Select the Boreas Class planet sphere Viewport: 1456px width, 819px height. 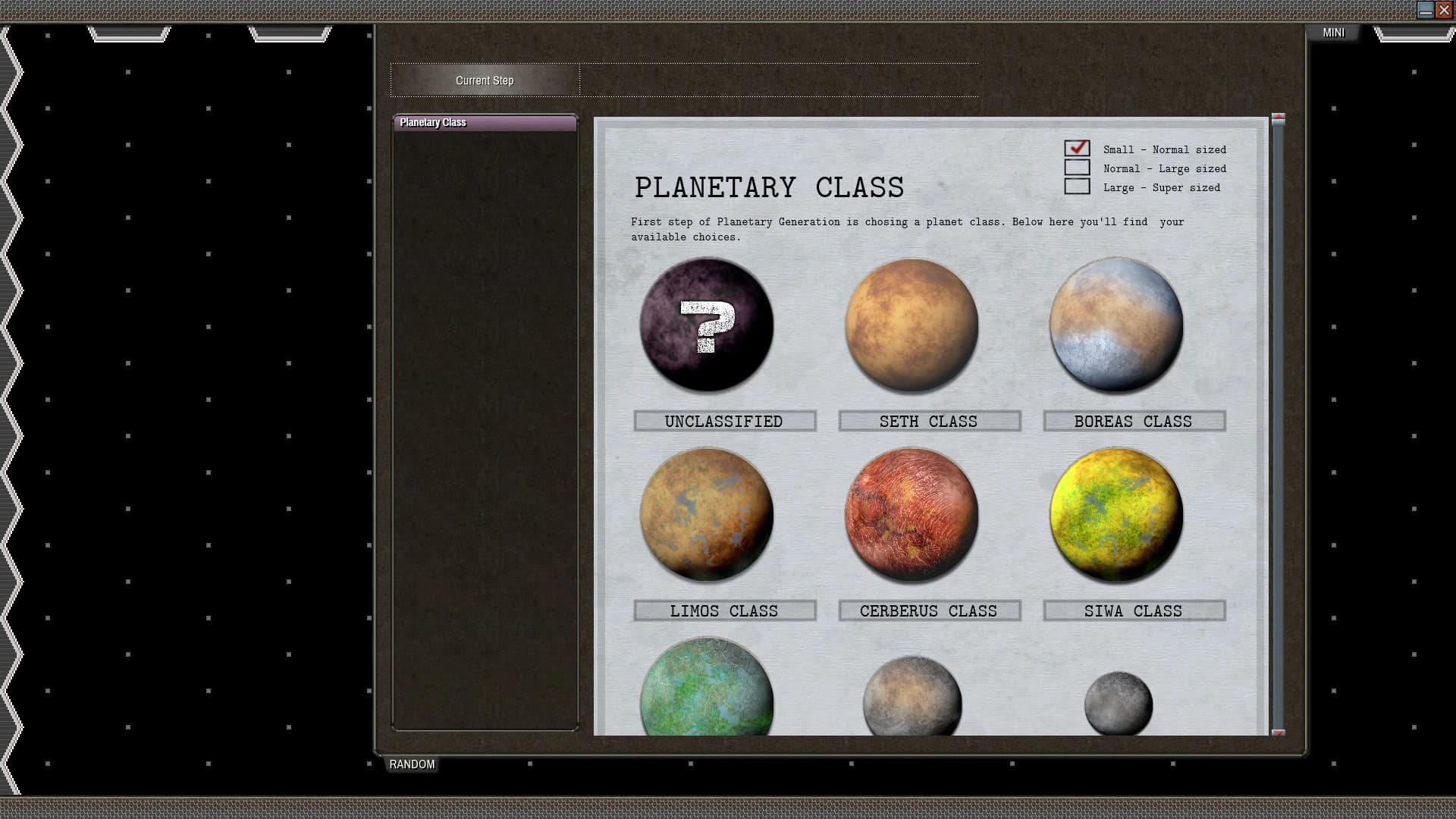[1115, 325]
